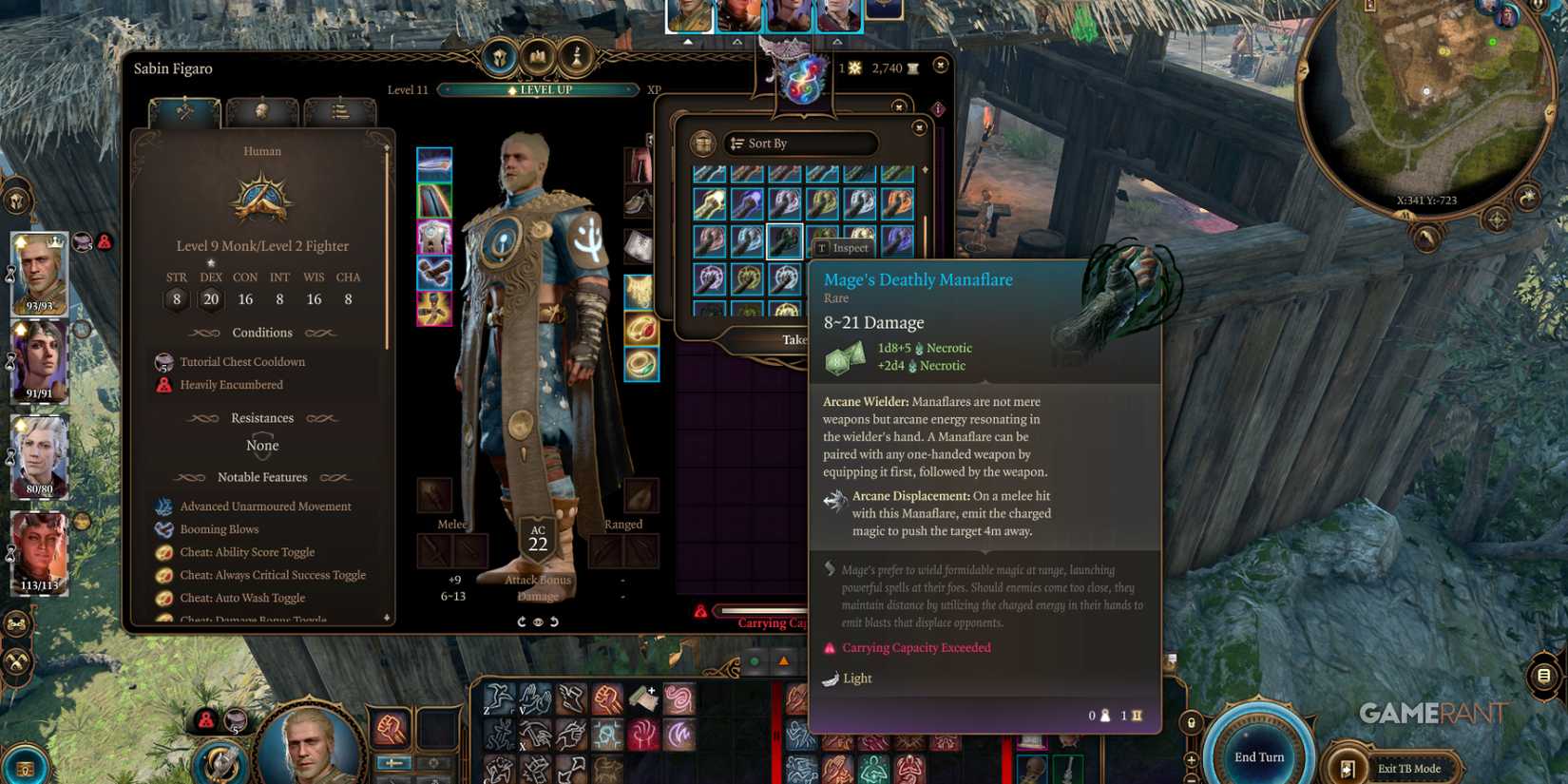Open the Sort By dropdown in the inventory
This screenshot has width=1568, height=784.
tap(801, 143)
